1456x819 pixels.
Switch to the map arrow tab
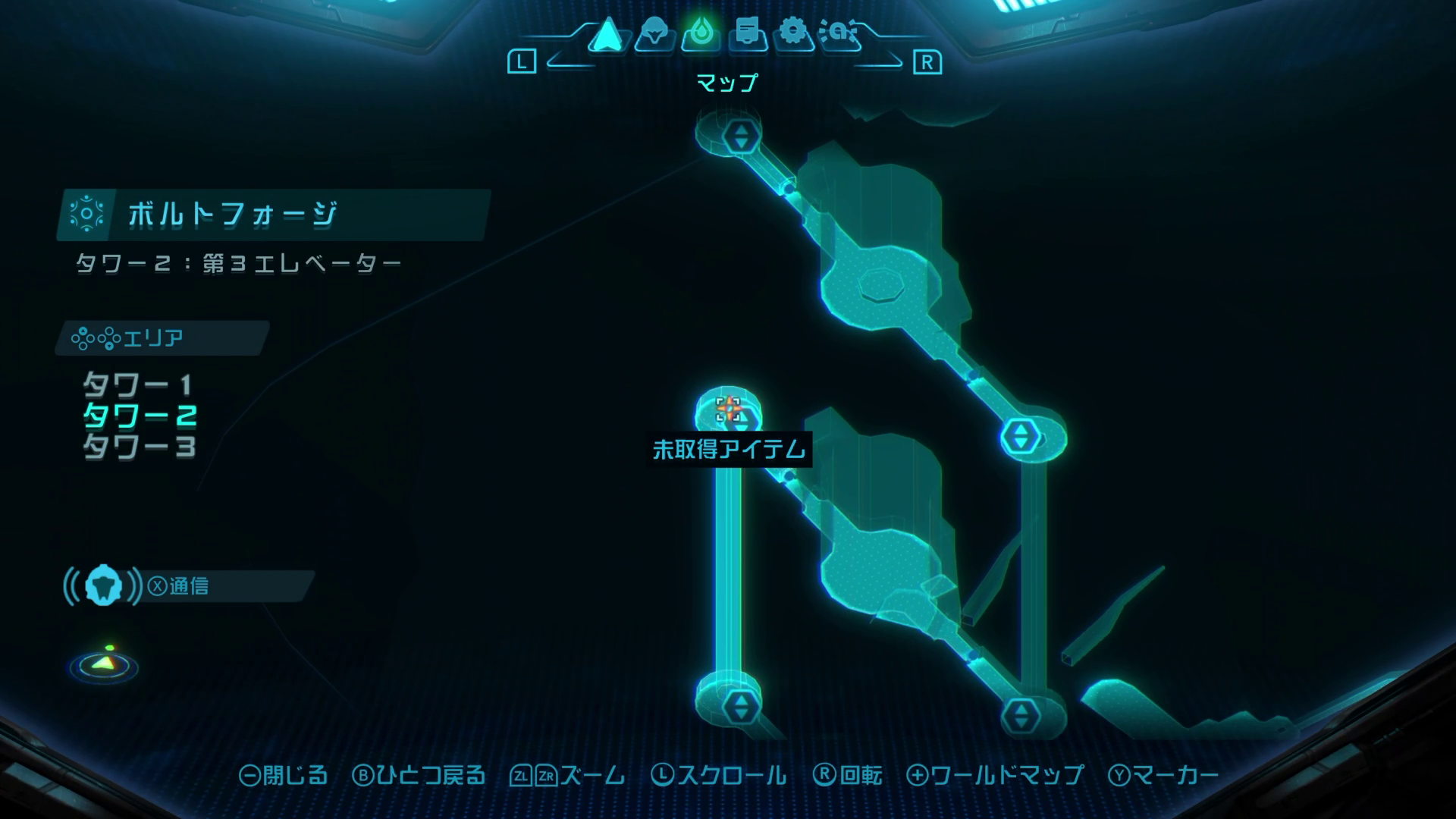click(607, 35)
